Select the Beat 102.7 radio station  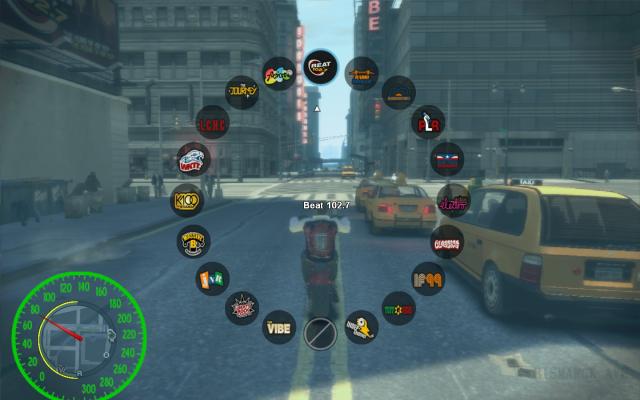coord(320,68)
